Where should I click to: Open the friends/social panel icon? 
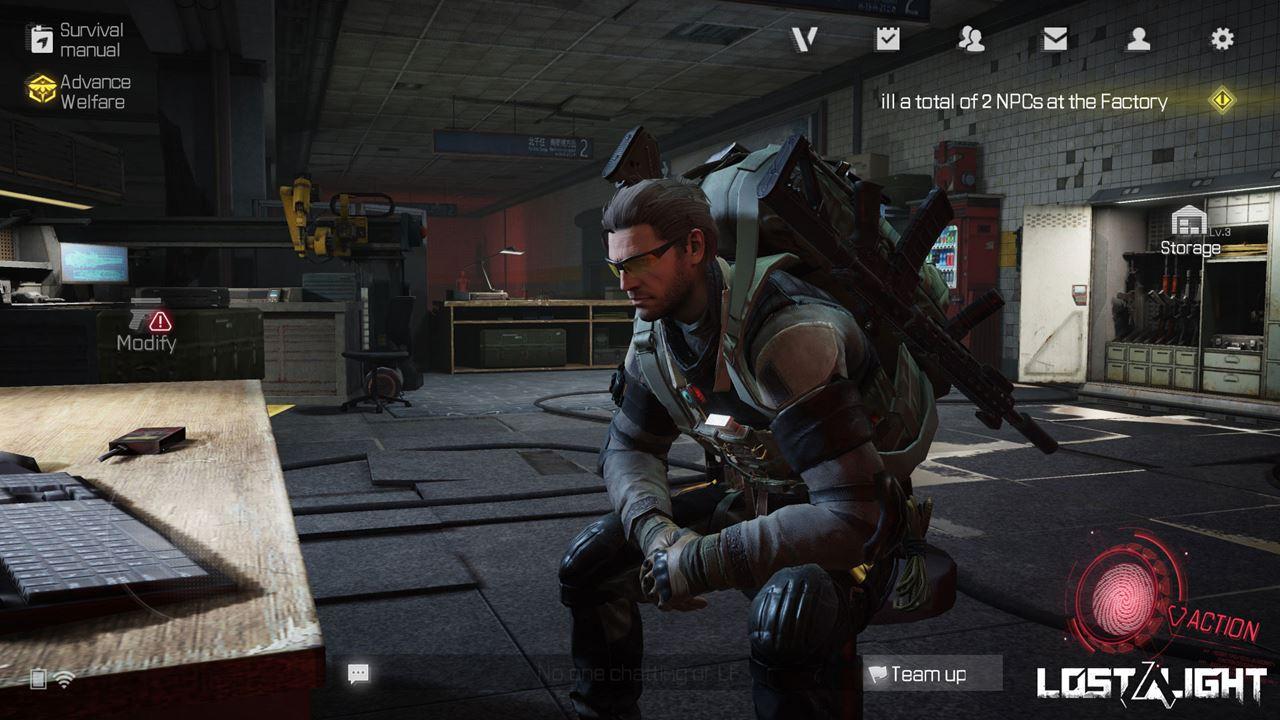[x=971, y=40]
